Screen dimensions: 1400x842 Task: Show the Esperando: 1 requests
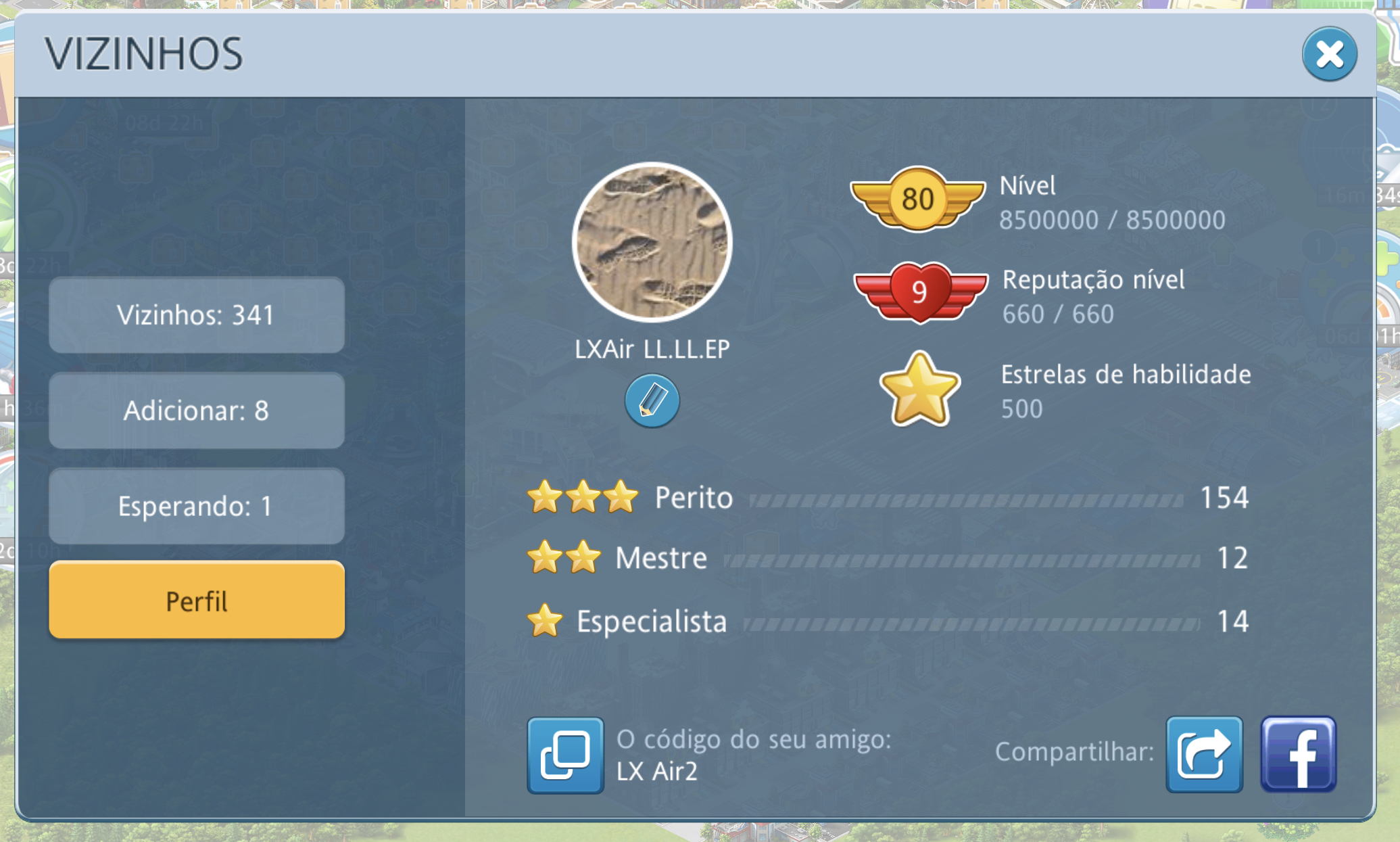click(197, 506)
